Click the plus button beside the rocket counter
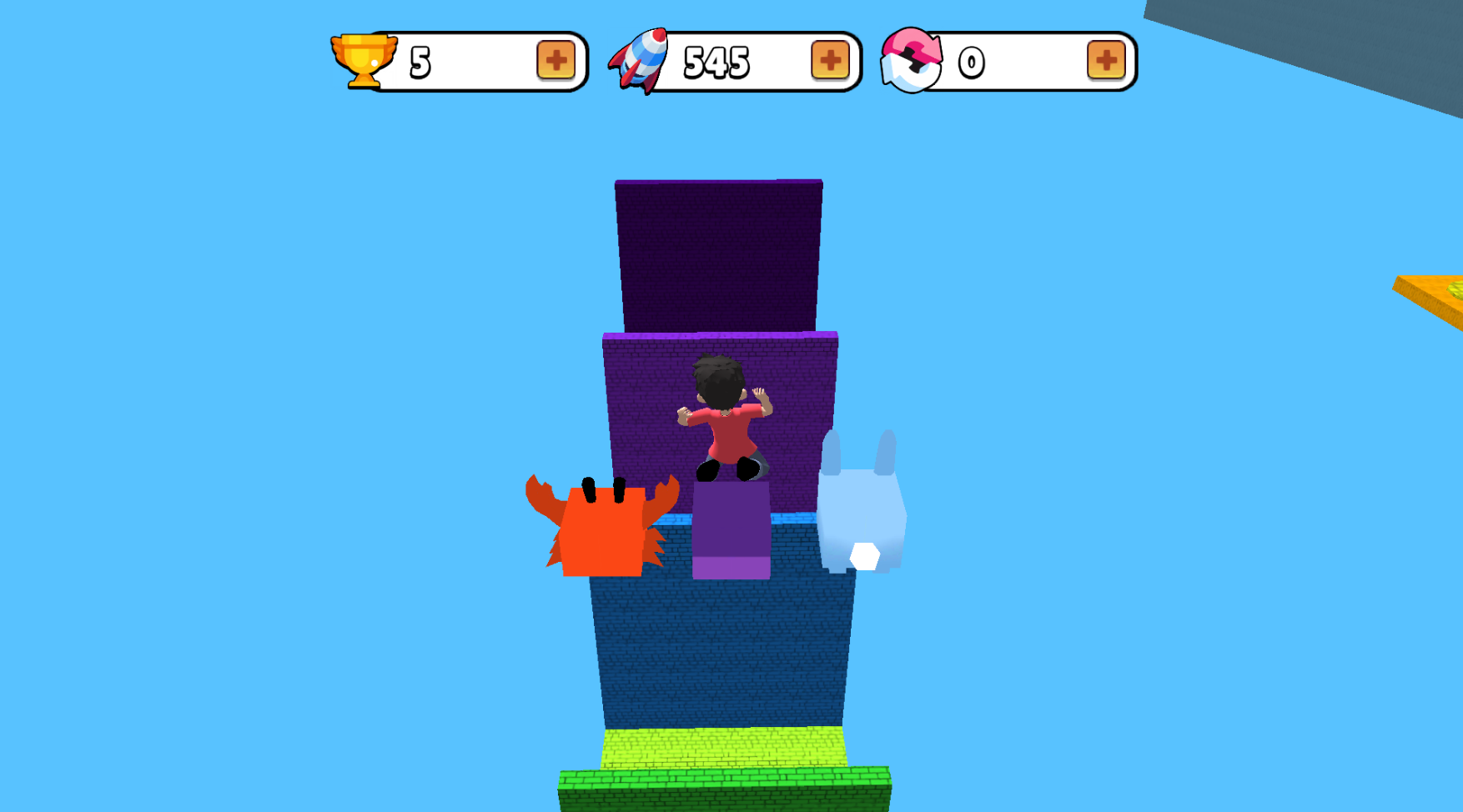1463x812 pixels. tap(828, 60)
